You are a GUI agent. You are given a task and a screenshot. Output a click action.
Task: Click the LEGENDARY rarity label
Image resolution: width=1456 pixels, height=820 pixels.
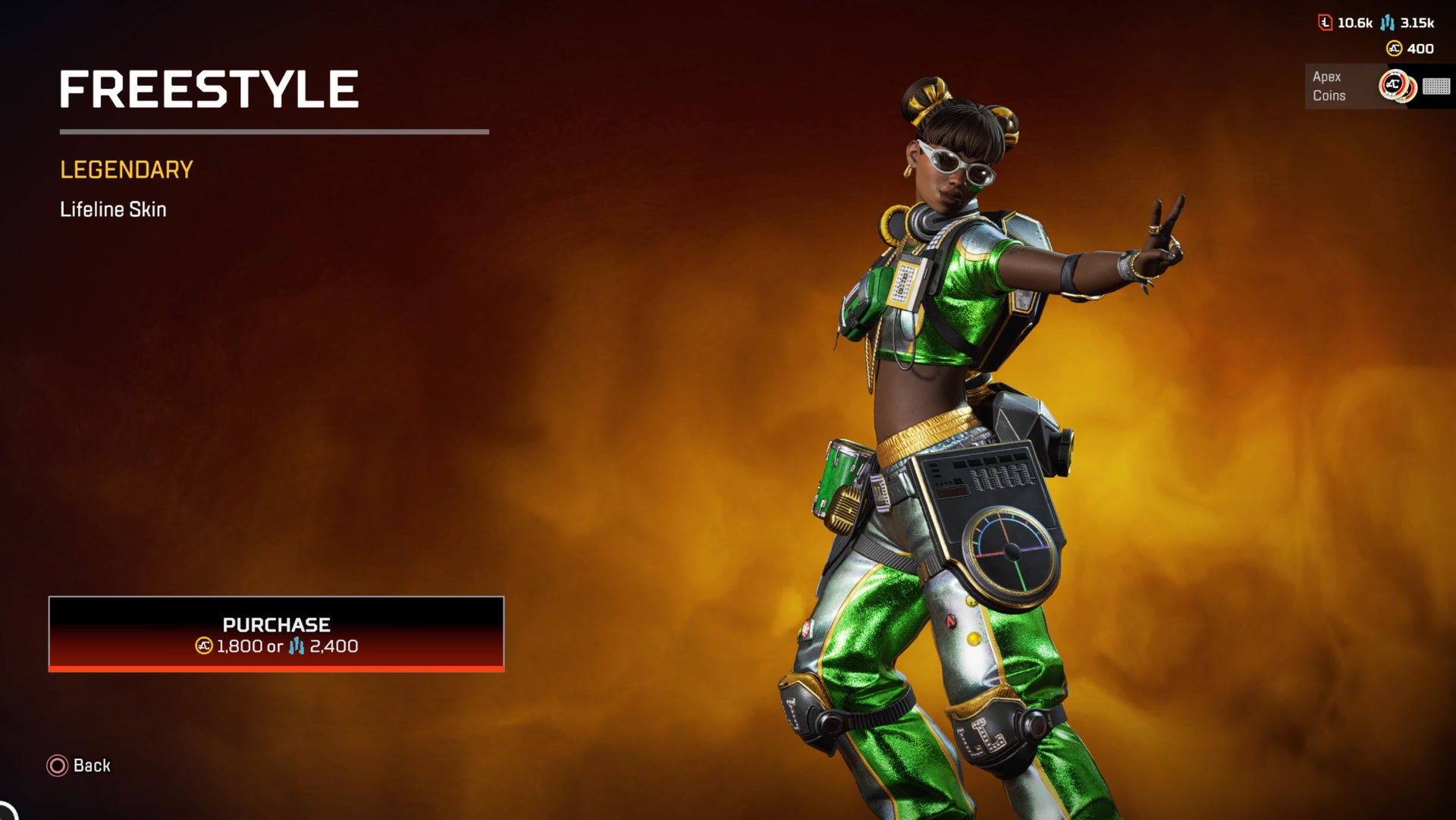coord(126,169)
